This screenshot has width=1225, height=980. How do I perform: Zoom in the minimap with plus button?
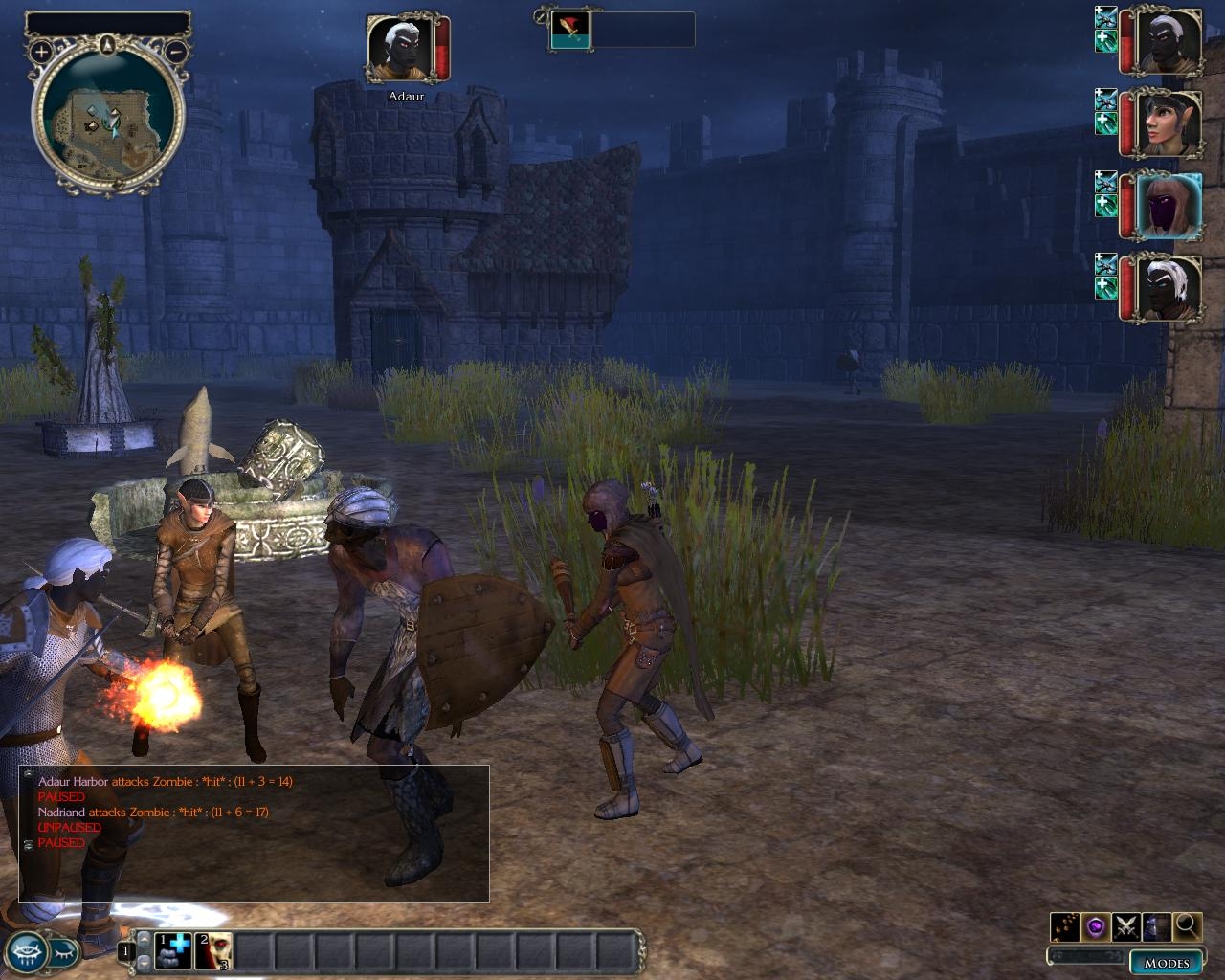41,51
